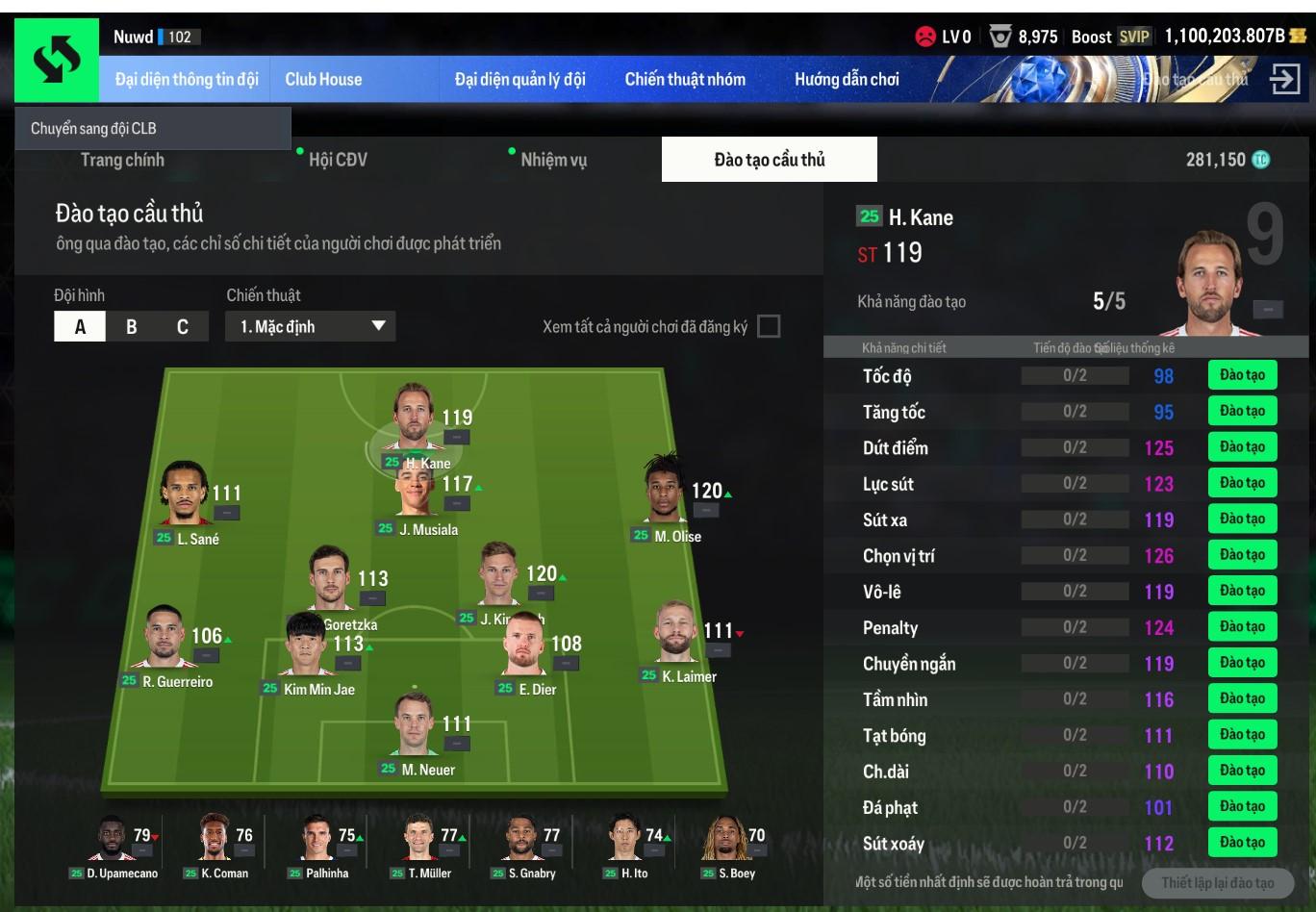
Task: Switch to the Hội CĐV tab
Action: tap(338, 160)
